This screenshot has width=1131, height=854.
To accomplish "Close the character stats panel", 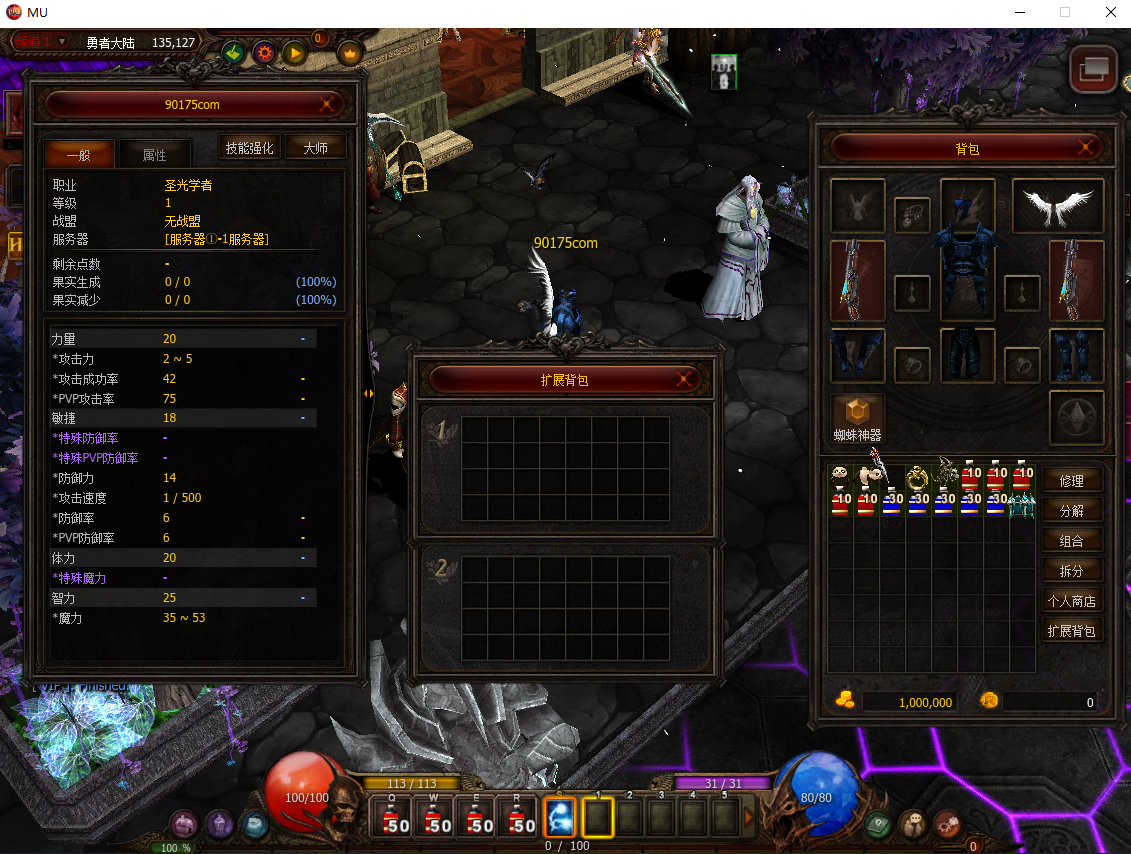I will tap(326, 104).
